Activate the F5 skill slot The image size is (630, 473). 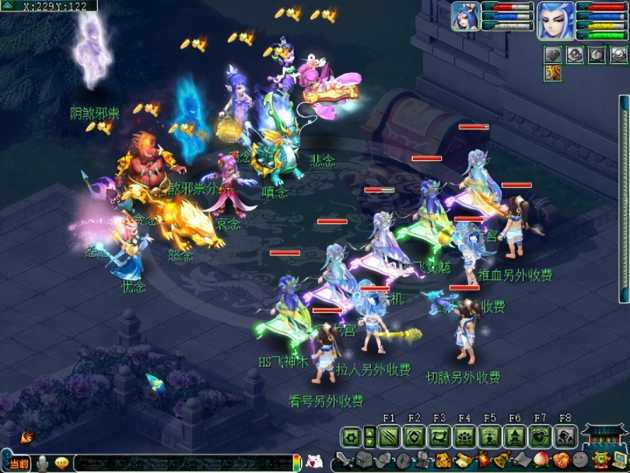click(489, 437)
